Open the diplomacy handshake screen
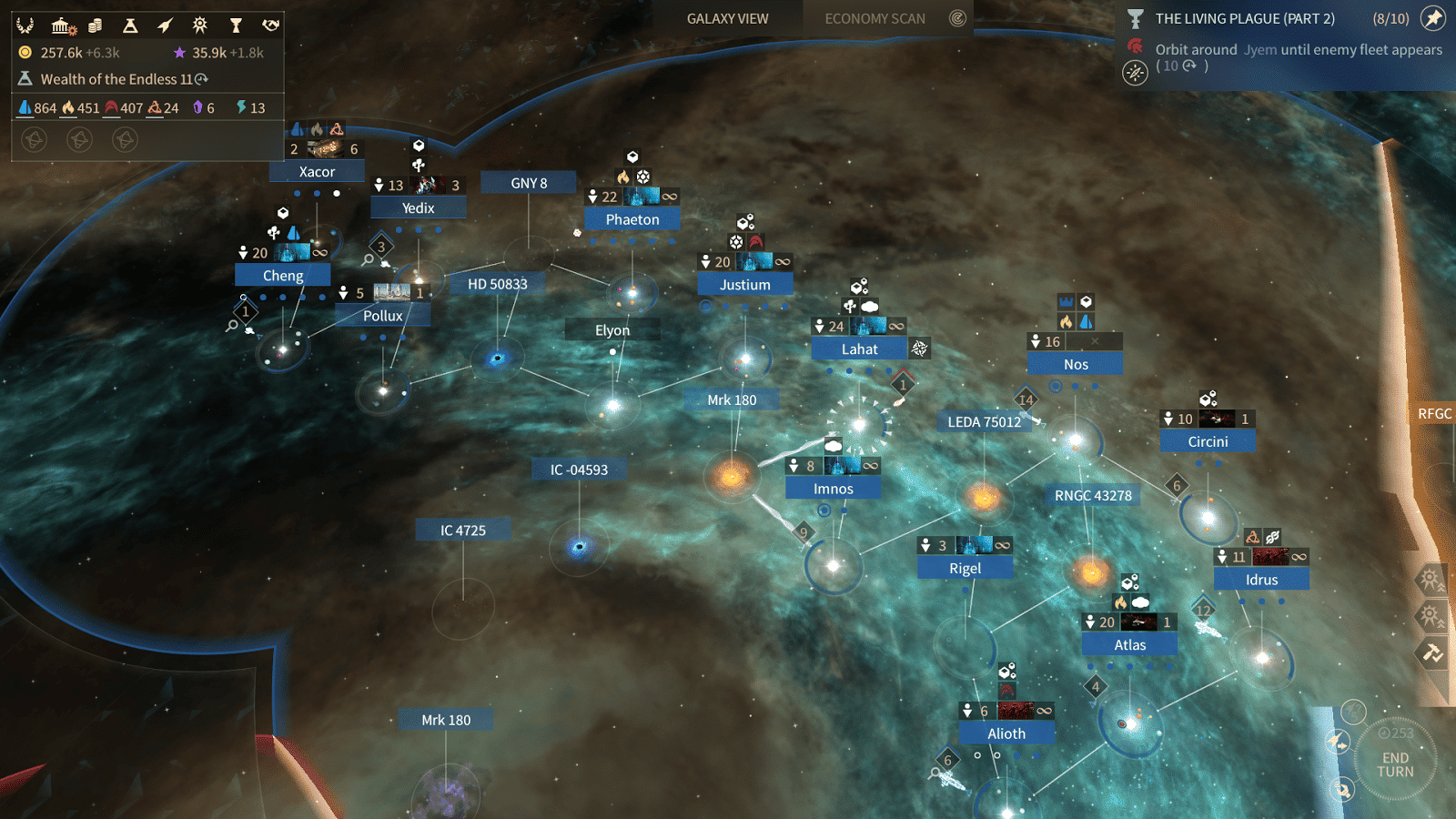This screenshot has width=1456, height=819. click(270, 25)
